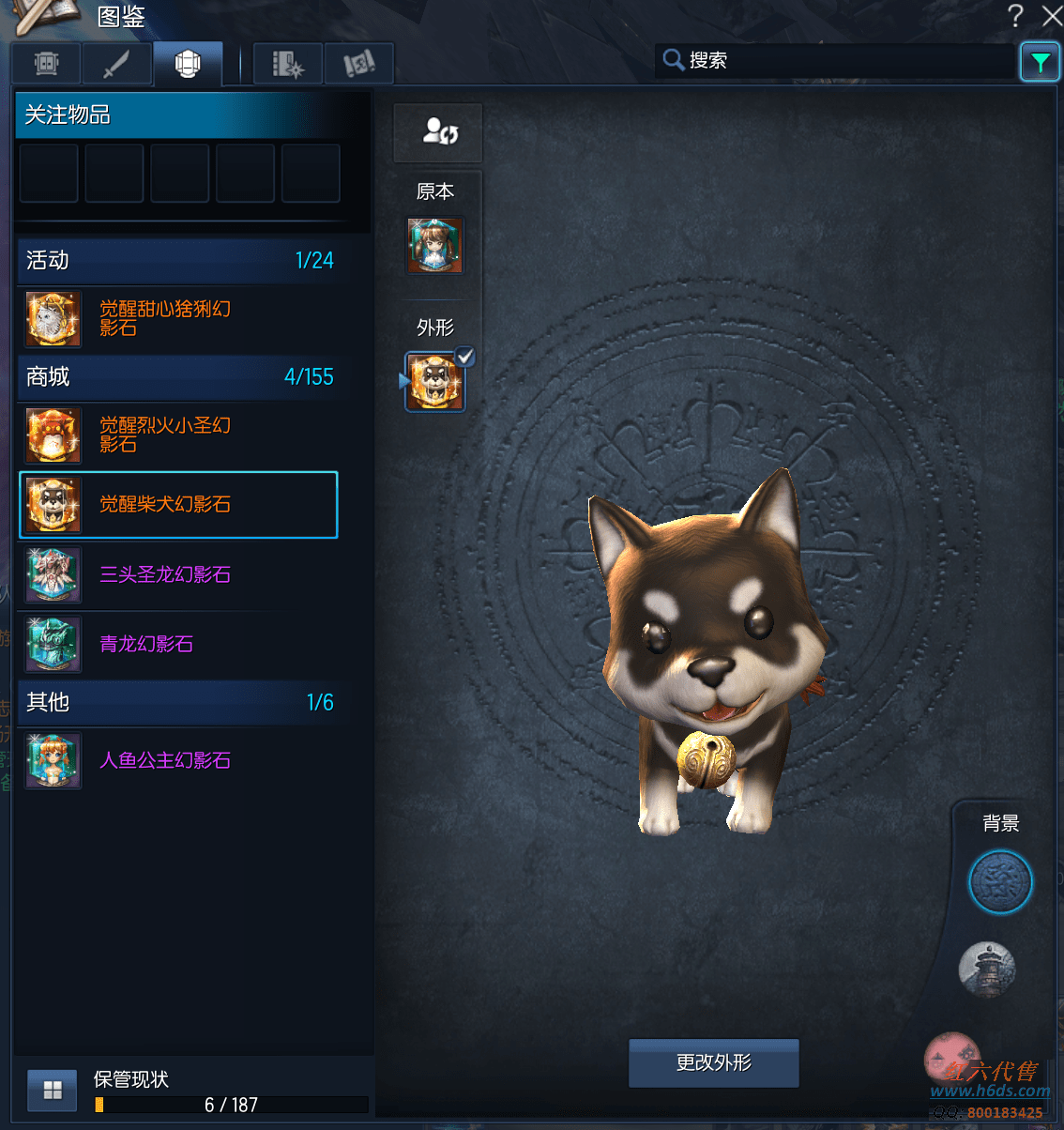Close the 图鉴 window

[1052, 16]
